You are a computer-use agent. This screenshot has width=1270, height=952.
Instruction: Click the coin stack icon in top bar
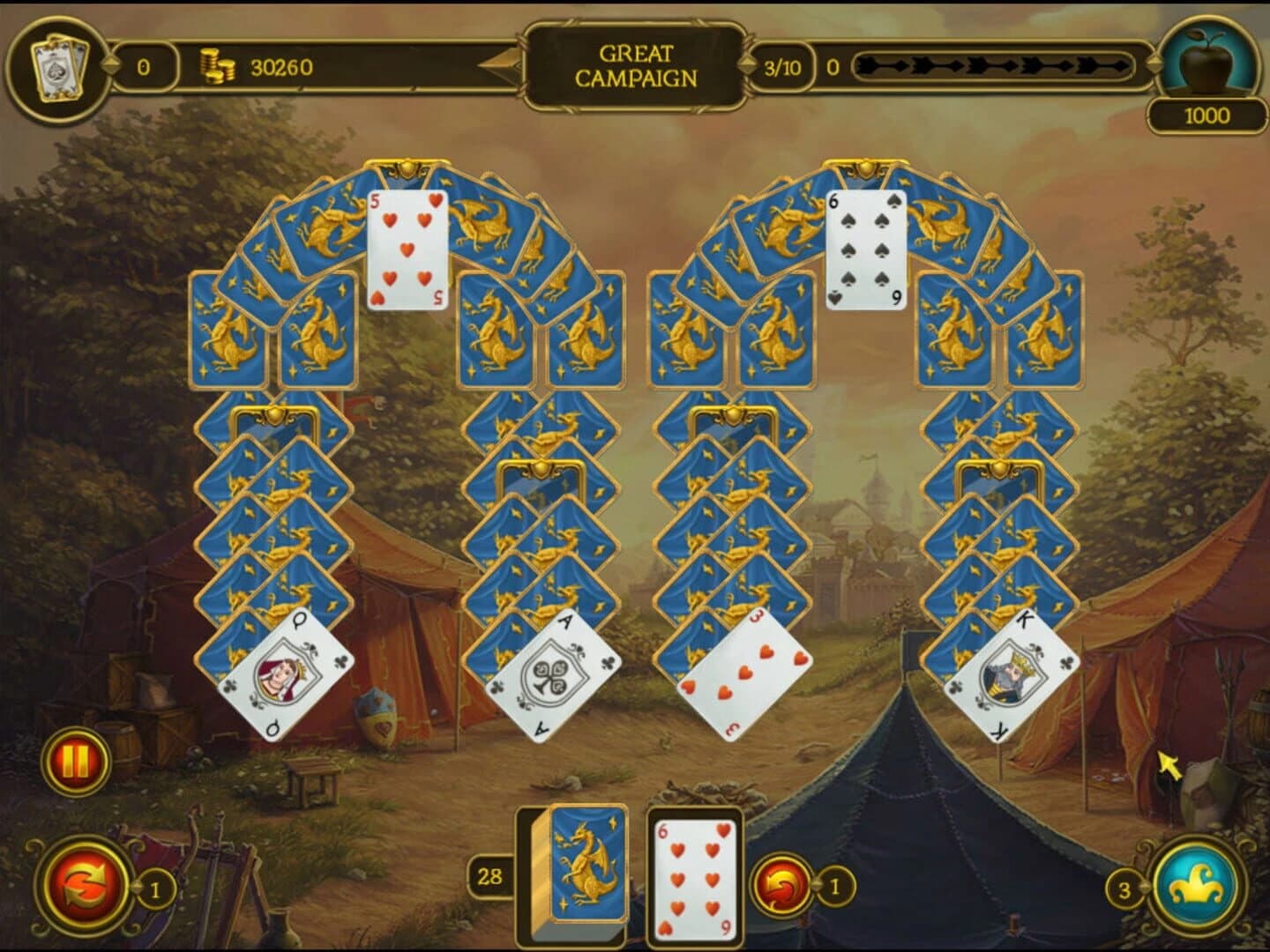217,67
